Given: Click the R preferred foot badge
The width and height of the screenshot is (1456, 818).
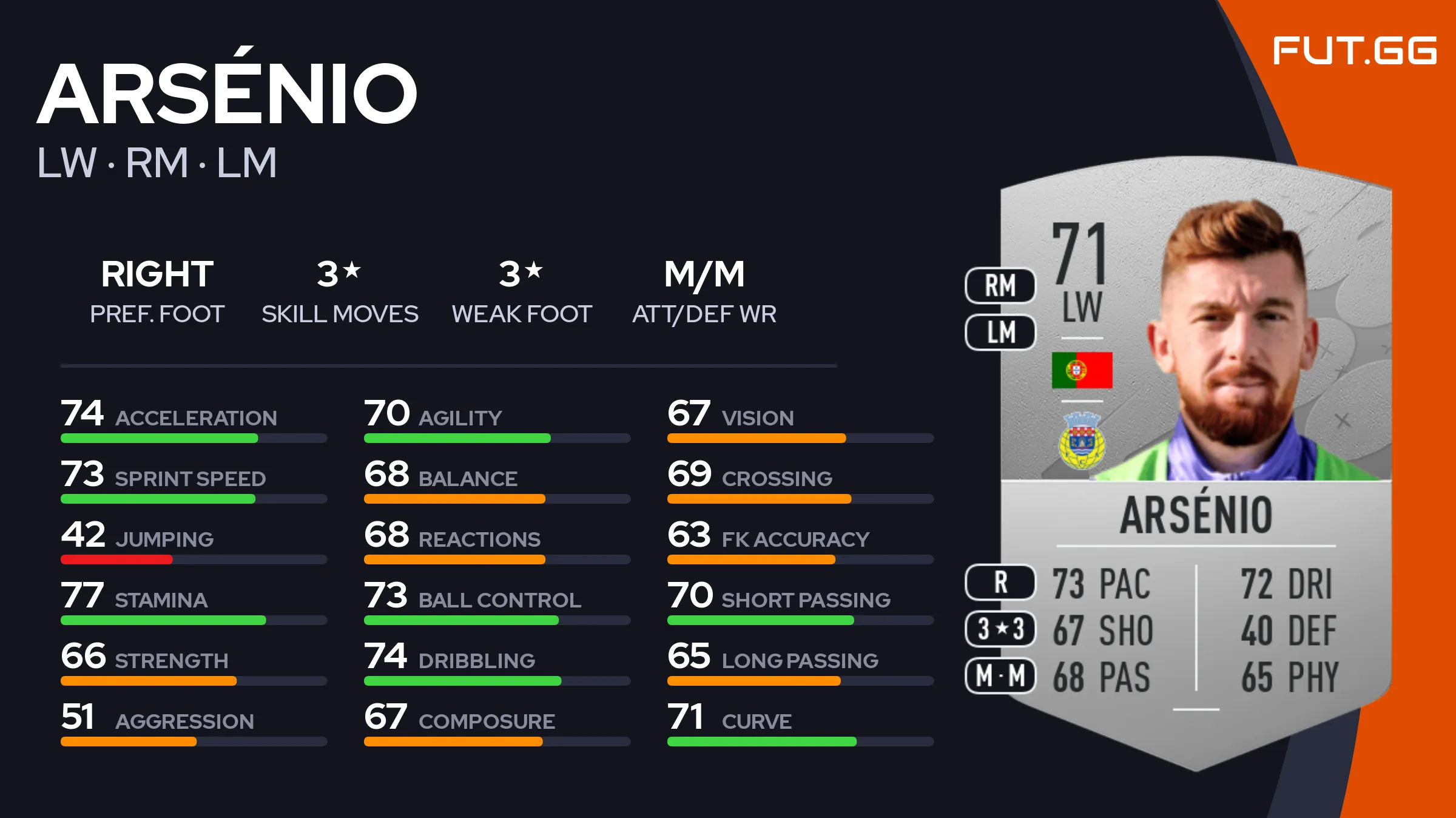Looking at the screenshot, I should tap(1000, 583).
